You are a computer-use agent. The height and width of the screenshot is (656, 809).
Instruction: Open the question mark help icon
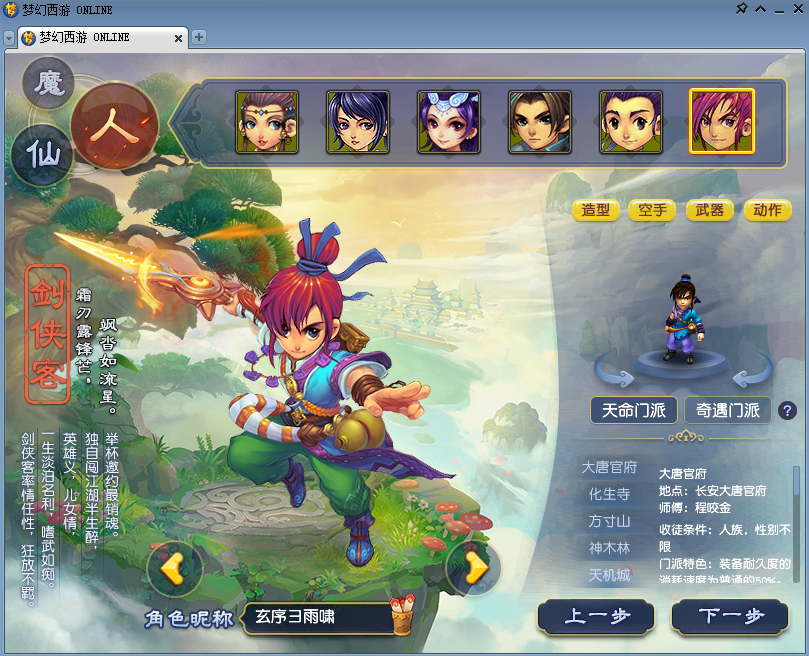(787, 410)
